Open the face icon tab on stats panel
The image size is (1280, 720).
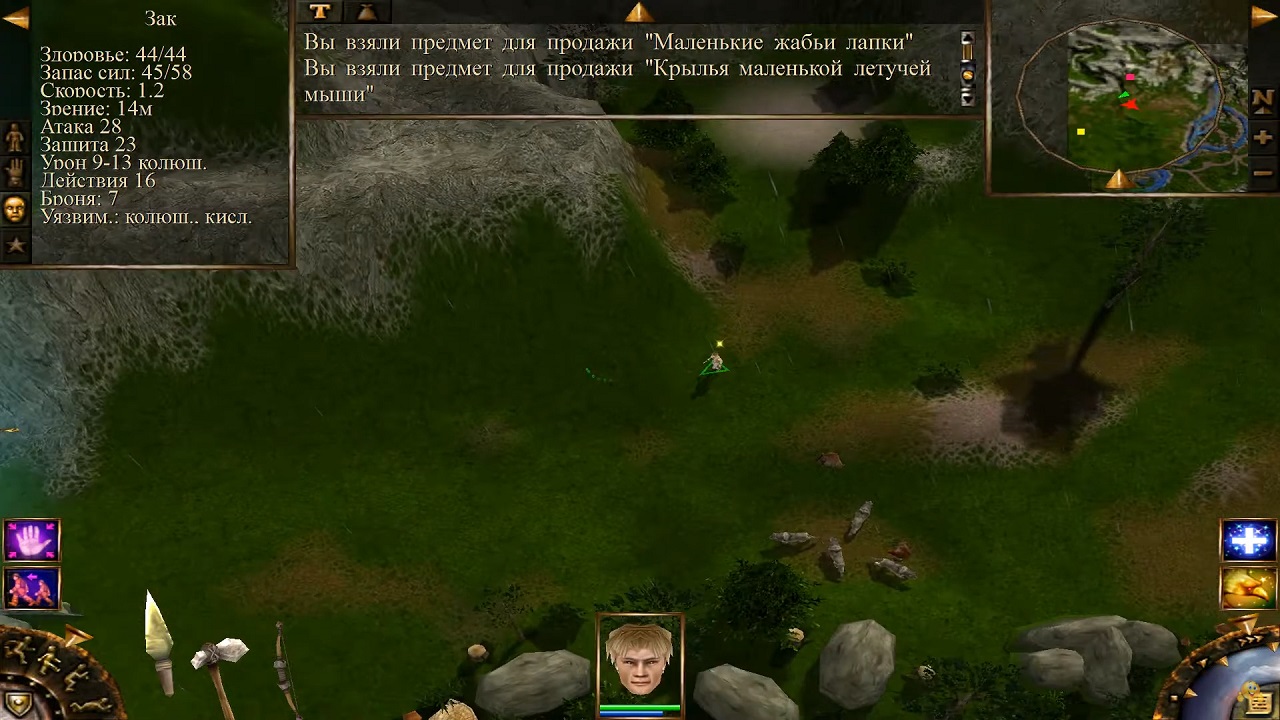point(14,208)
